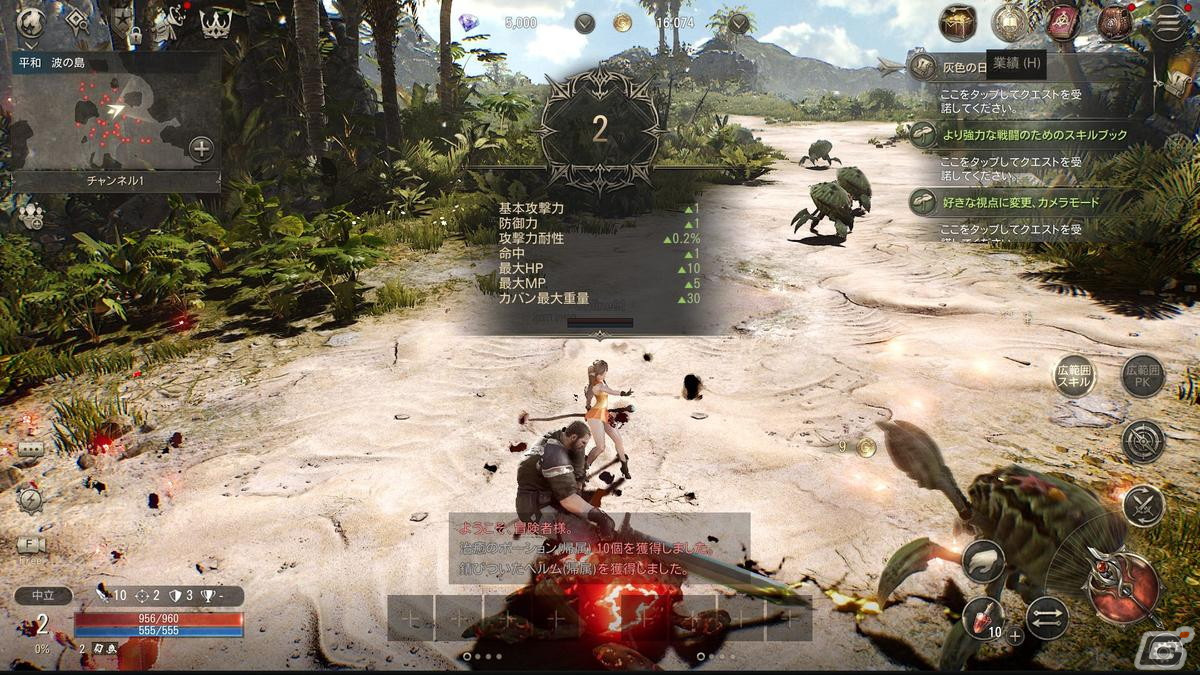Click the compass target button

[x=1143, y=441]
